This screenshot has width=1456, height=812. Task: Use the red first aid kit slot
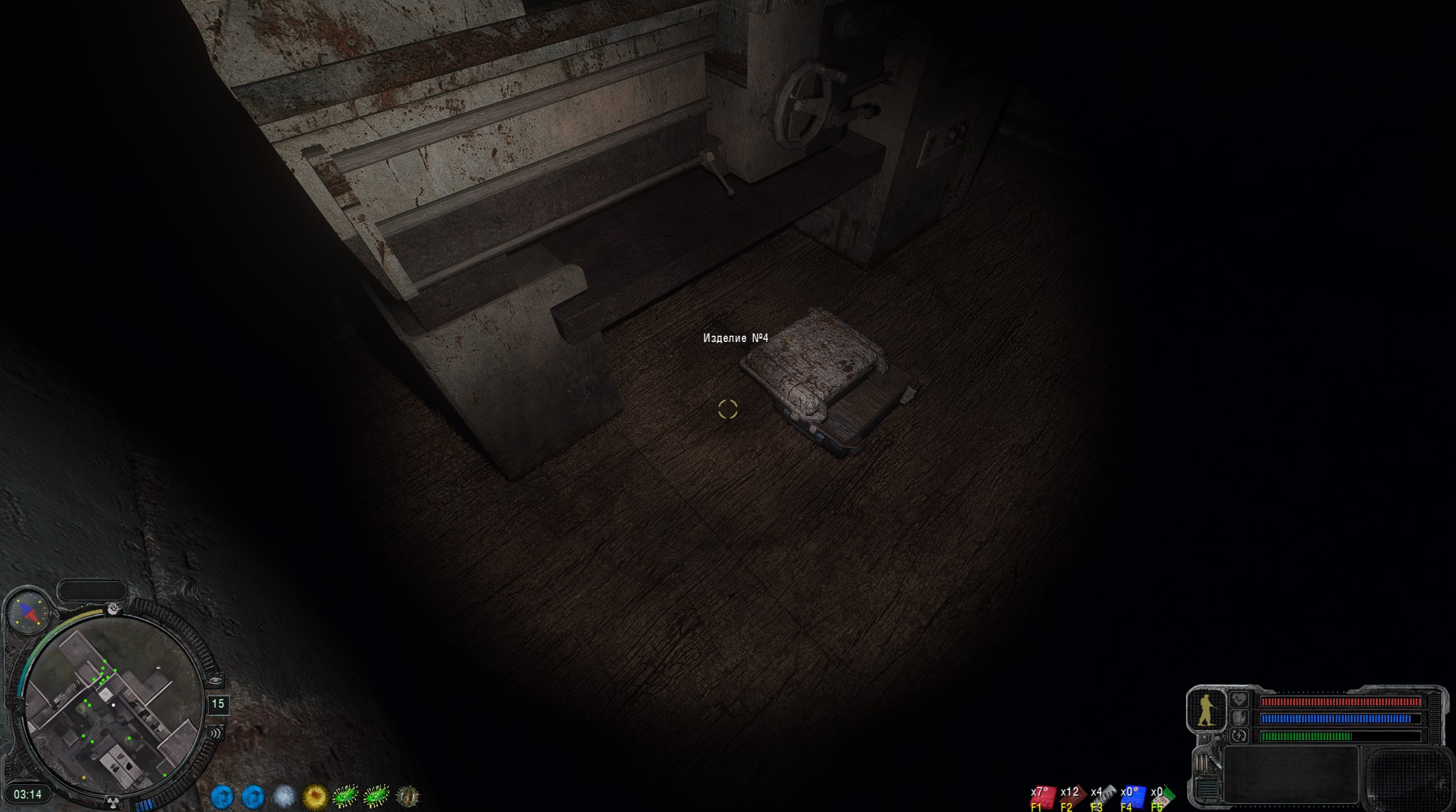pyautogui.click(x=1042, y=796)
